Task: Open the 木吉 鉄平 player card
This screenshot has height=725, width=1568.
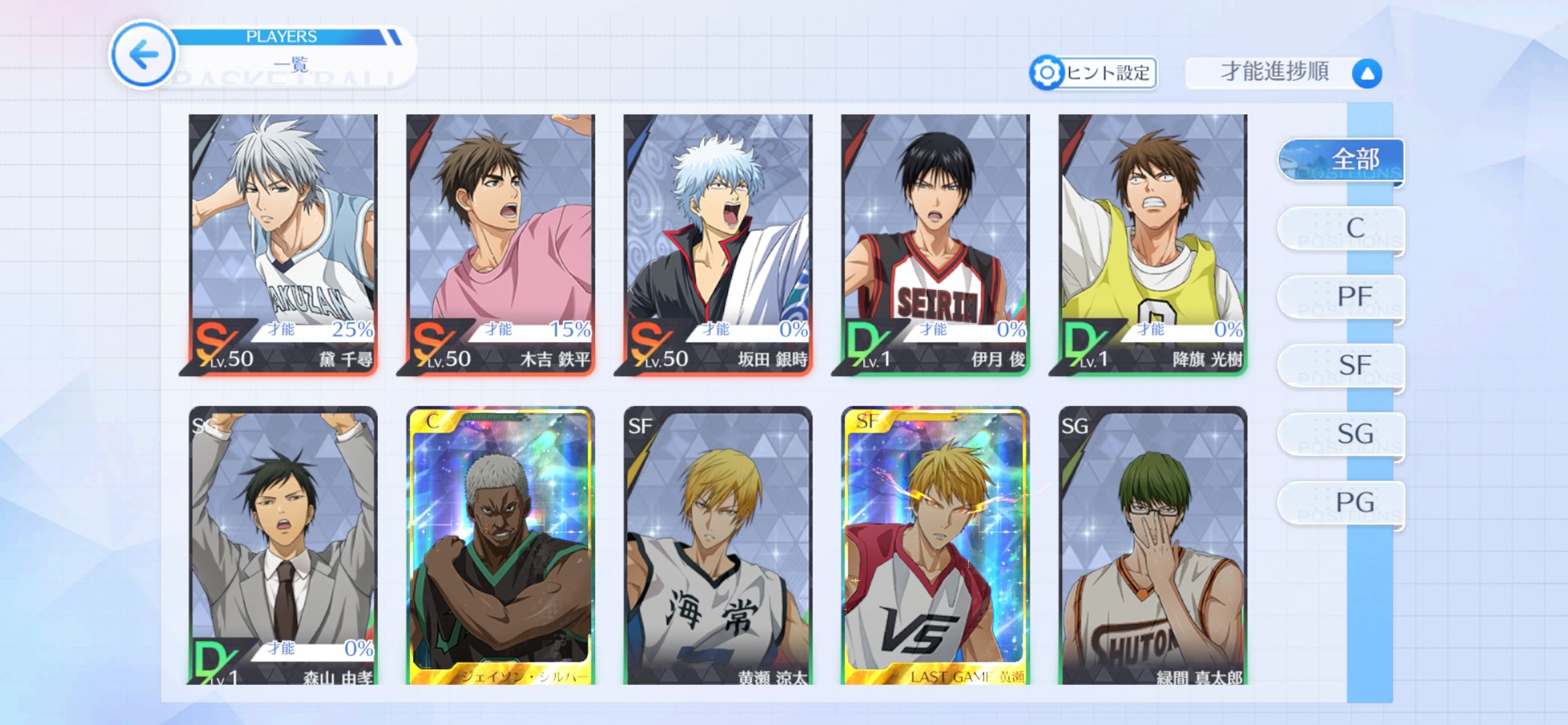Action: click(500, 244)
